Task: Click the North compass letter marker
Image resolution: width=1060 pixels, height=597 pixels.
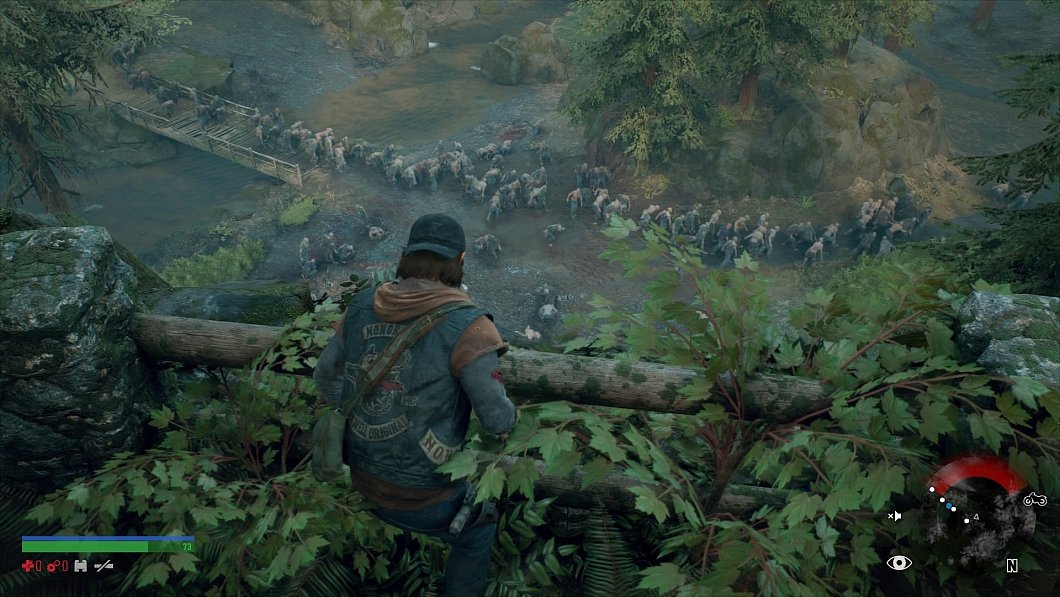Action: click(1012, 565)
